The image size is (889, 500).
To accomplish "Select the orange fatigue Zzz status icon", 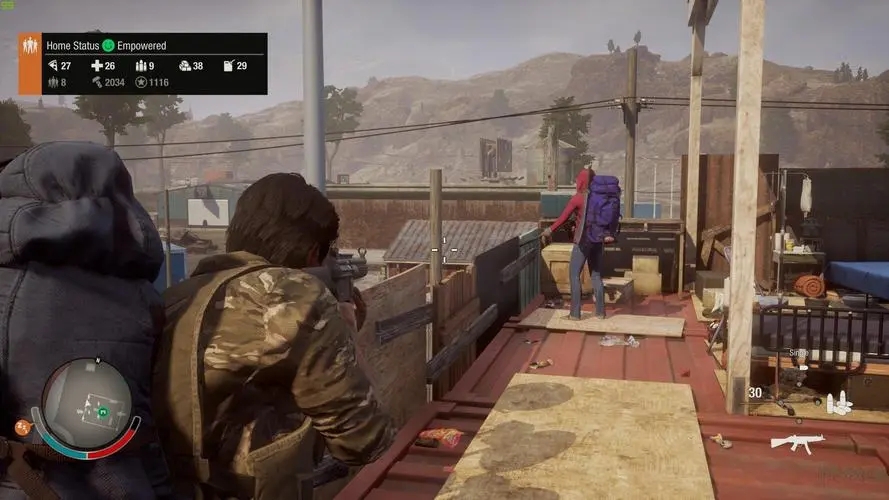I will (x=21, y=427).
